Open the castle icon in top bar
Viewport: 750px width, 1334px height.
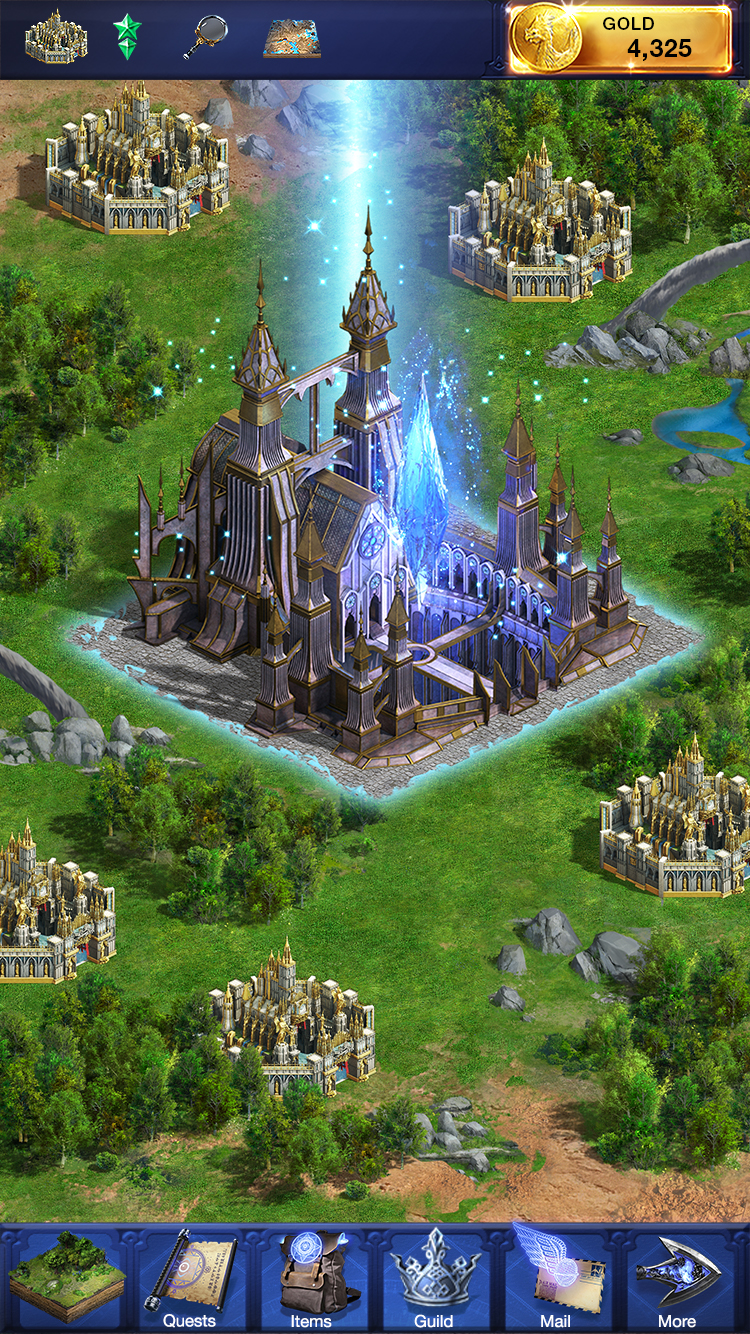(56, 38)
